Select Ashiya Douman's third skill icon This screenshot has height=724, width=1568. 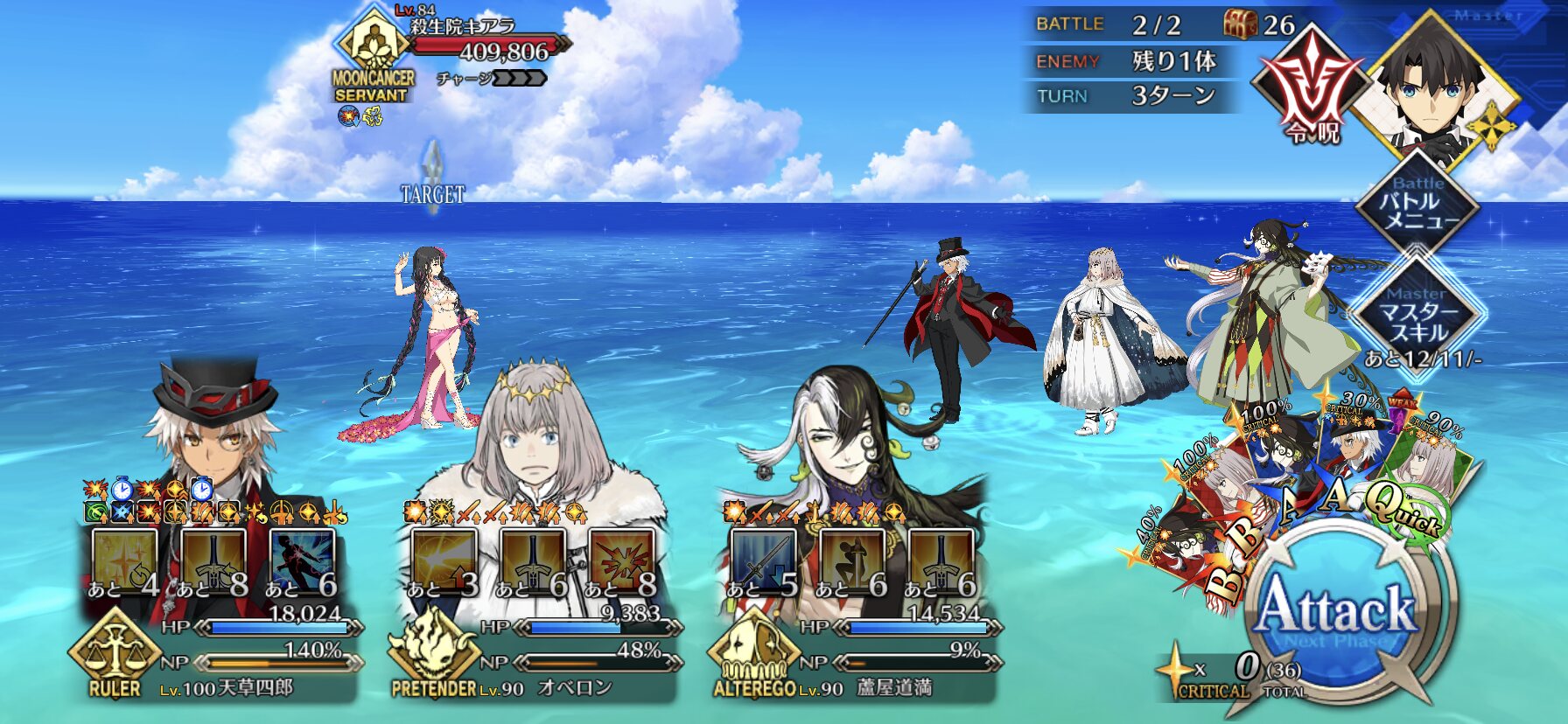[941, 560]
